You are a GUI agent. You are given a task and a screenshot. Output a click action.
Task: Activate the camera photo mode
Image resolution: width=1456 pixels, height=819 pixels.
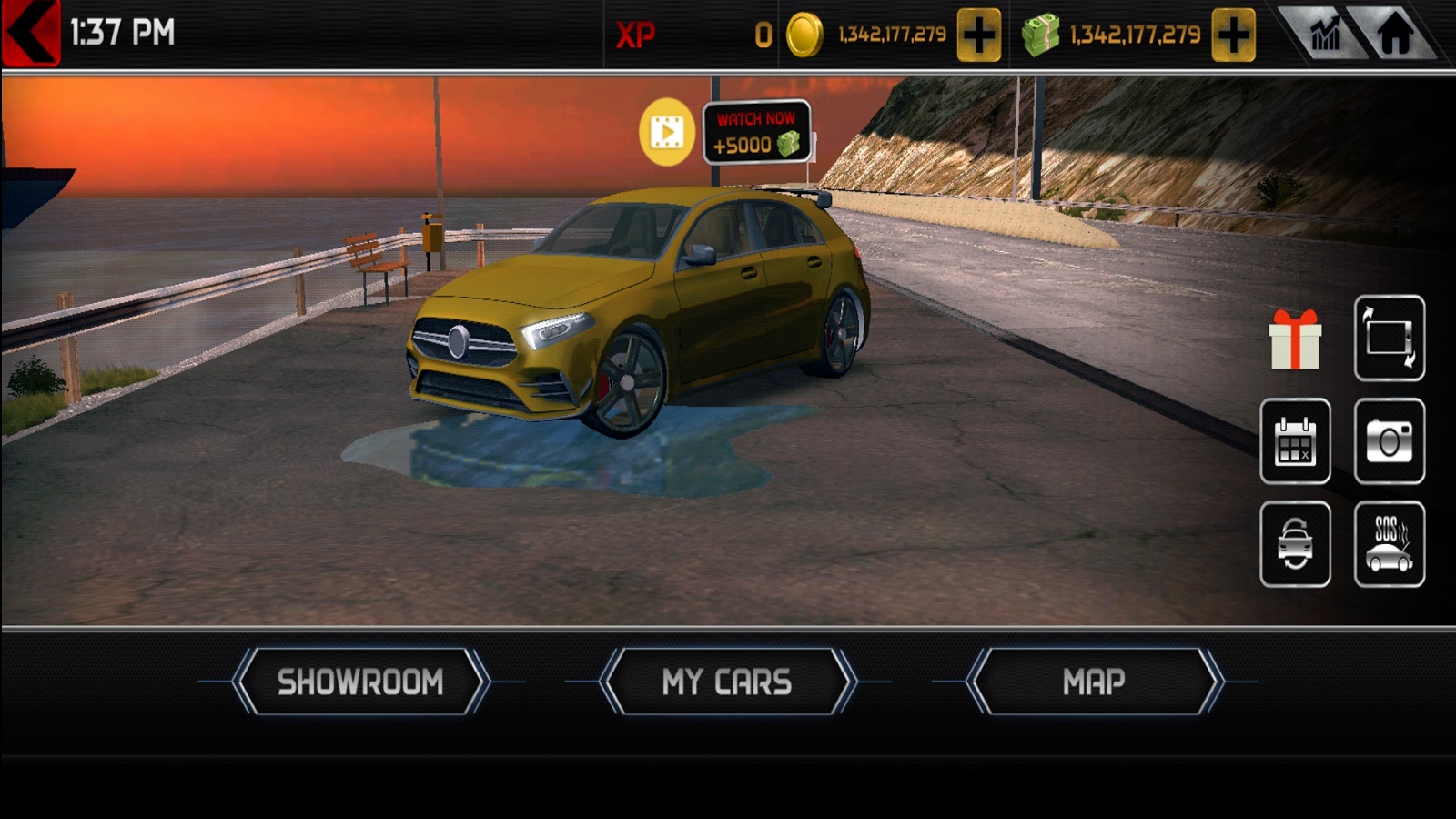(x=1389, y=441)
